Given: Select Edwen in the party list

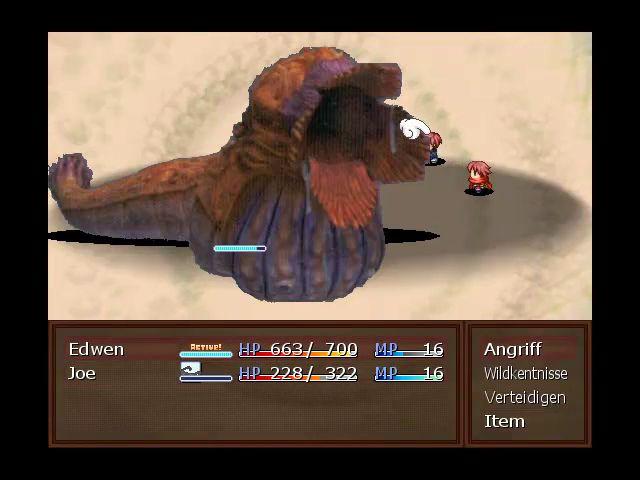Looking at the screenshot, I should (x=96, y=349).
